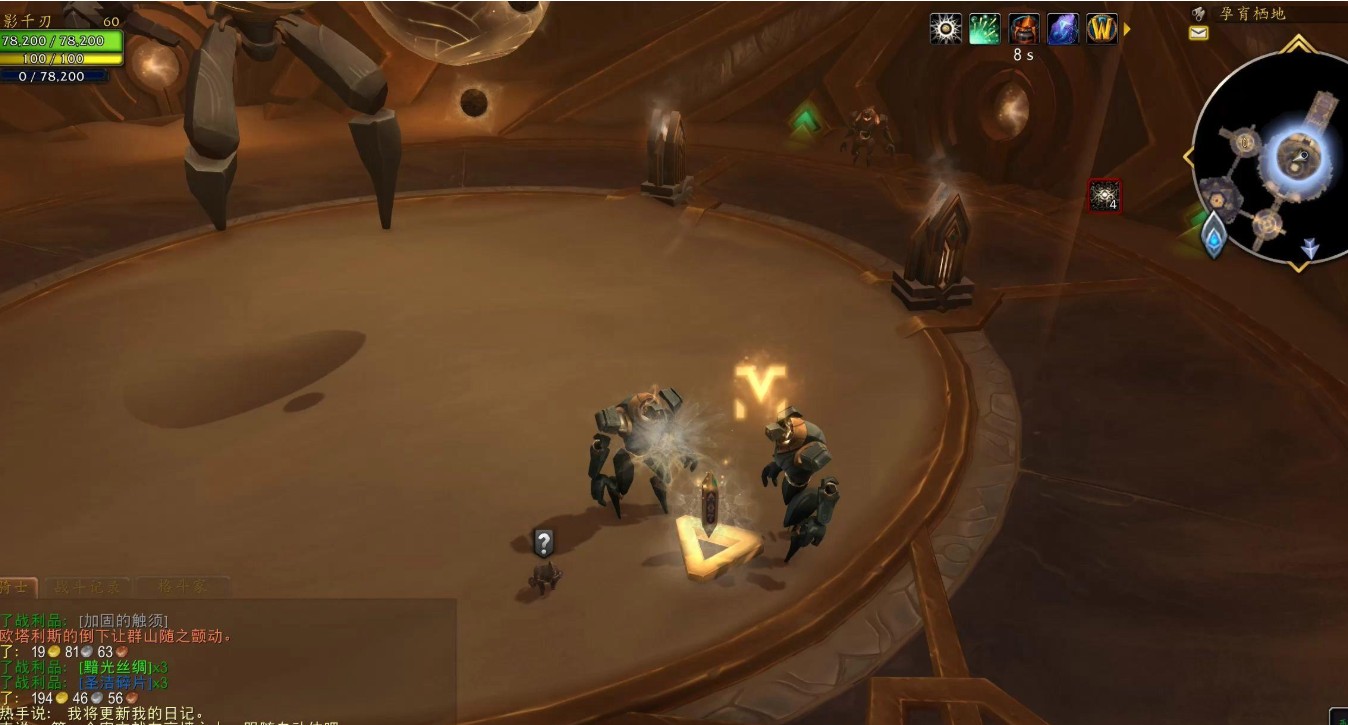Open the blue crystal covenant button on the minimap
Viewport: 1348px width, 725px height.
1214,236
